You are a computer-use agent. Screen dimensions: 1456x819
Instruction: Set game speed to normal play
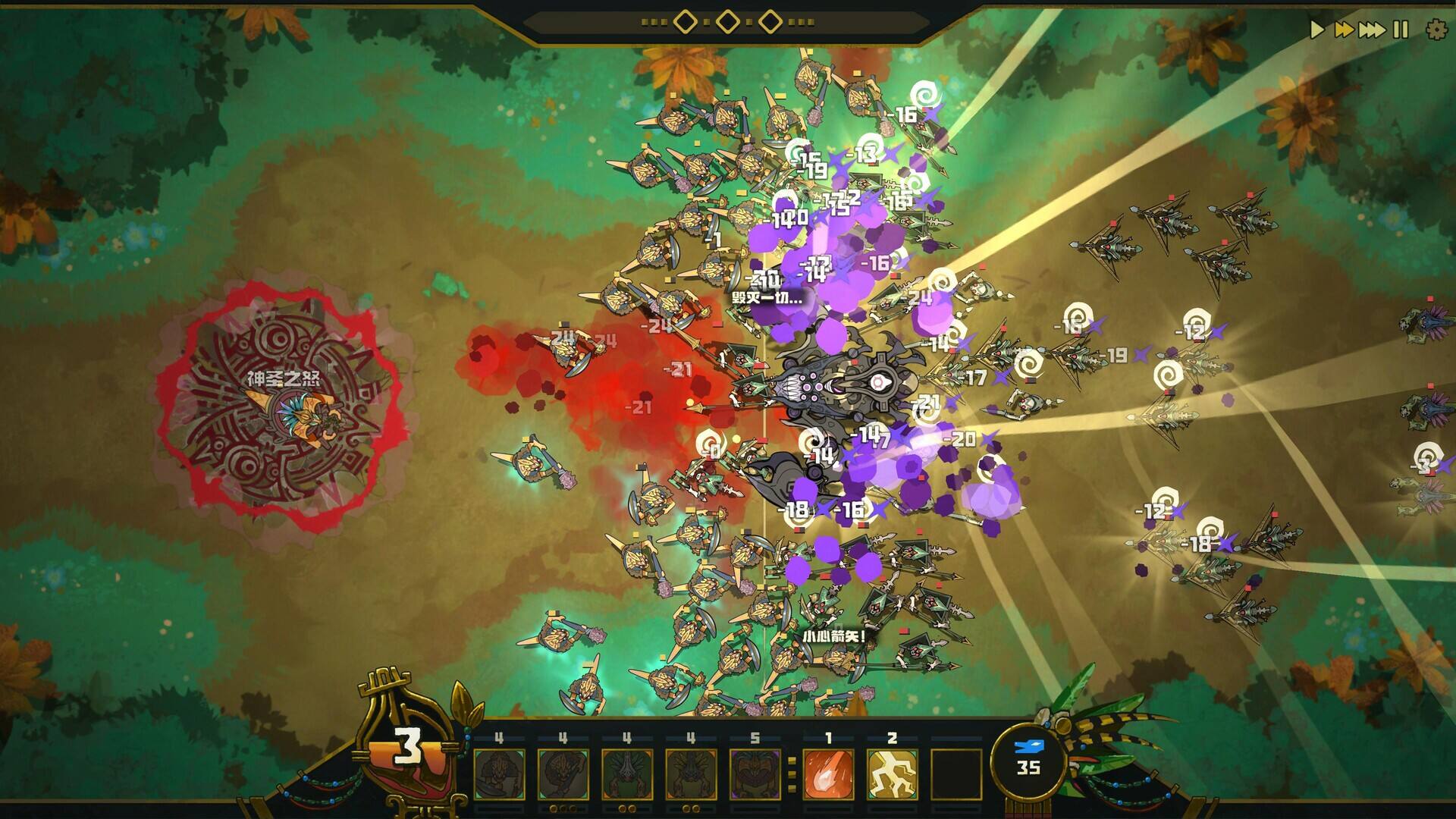[x=1317, y=30]
